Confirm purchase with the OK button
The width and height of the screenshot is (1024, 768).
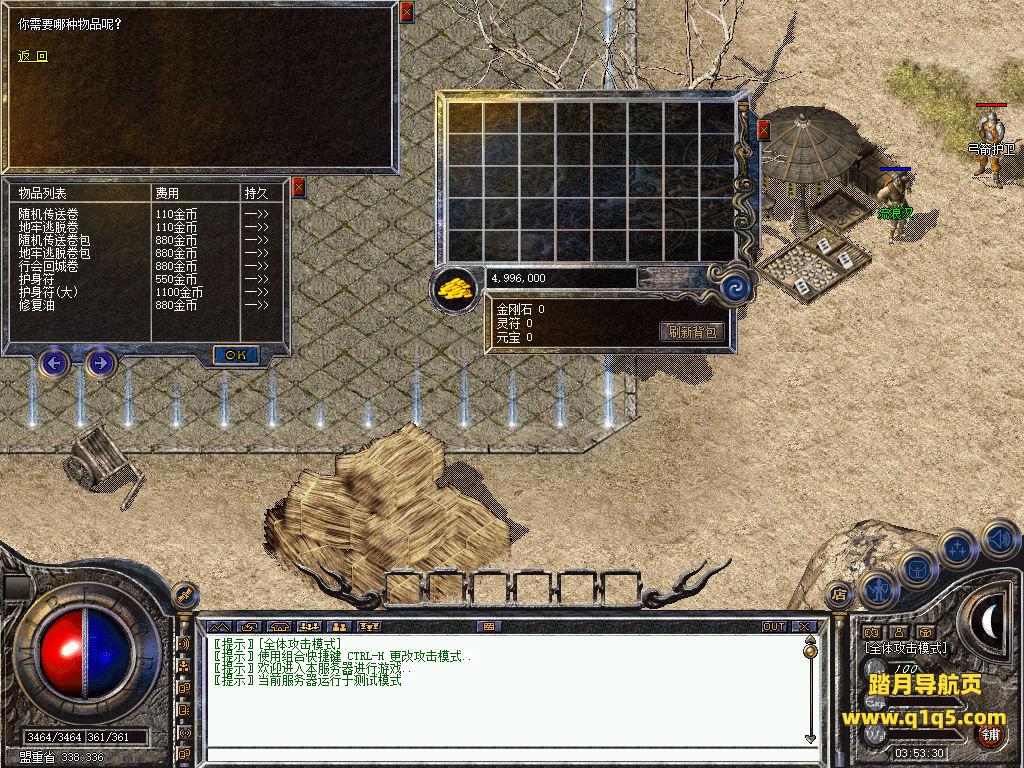coord(236,355)
